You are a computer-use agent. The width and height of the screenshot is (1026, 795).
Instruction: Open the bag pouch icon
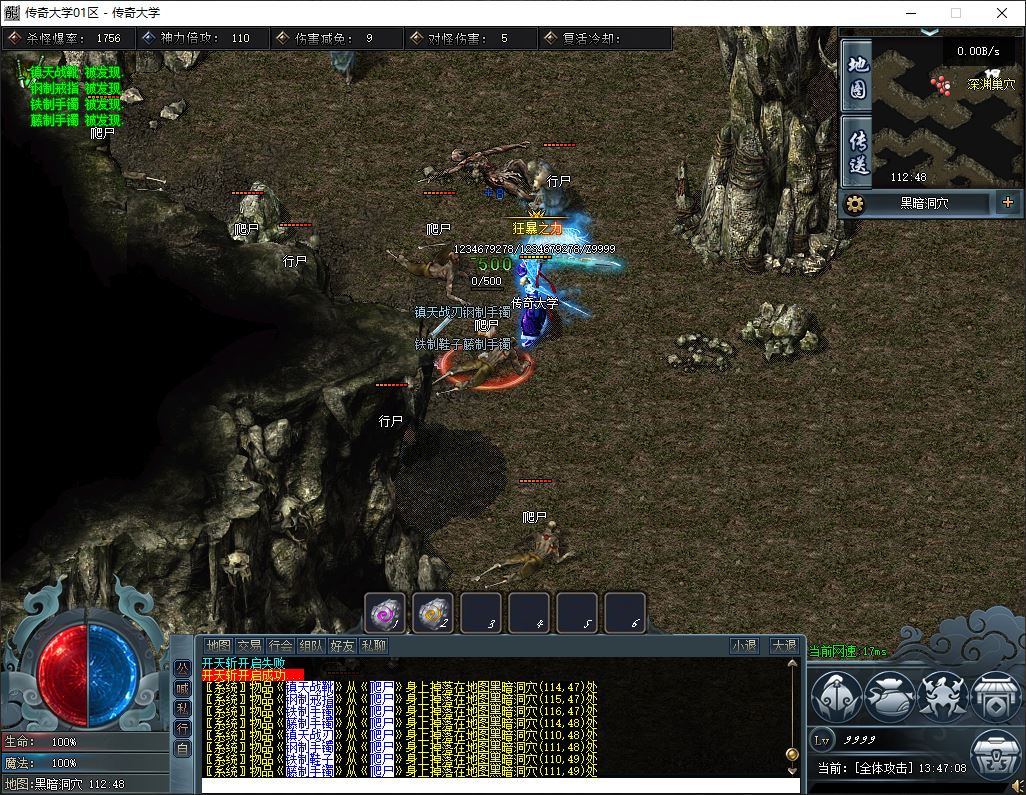[889, 696]
